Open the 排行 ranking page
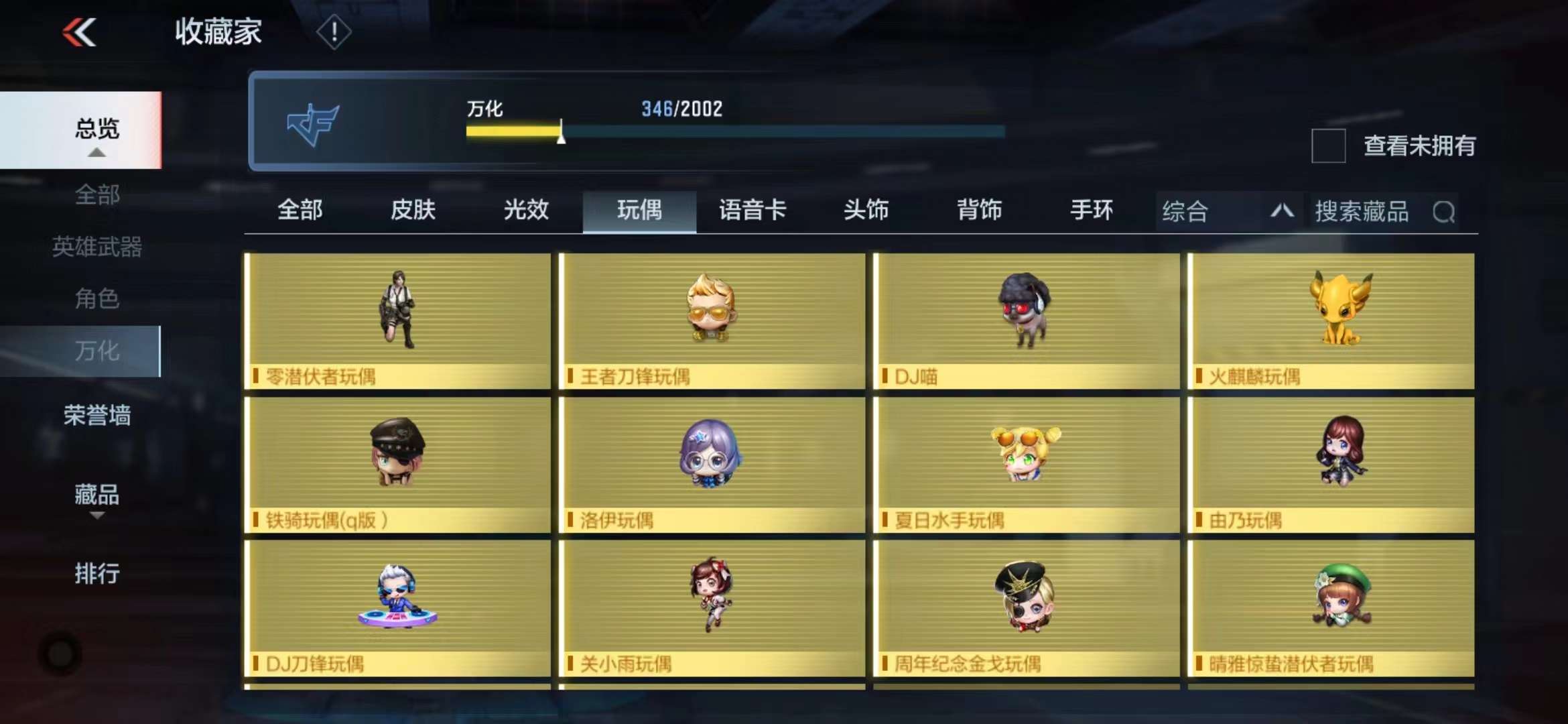Image resolution: width=1568 pixels, height=724 pixels. (97, 574)
